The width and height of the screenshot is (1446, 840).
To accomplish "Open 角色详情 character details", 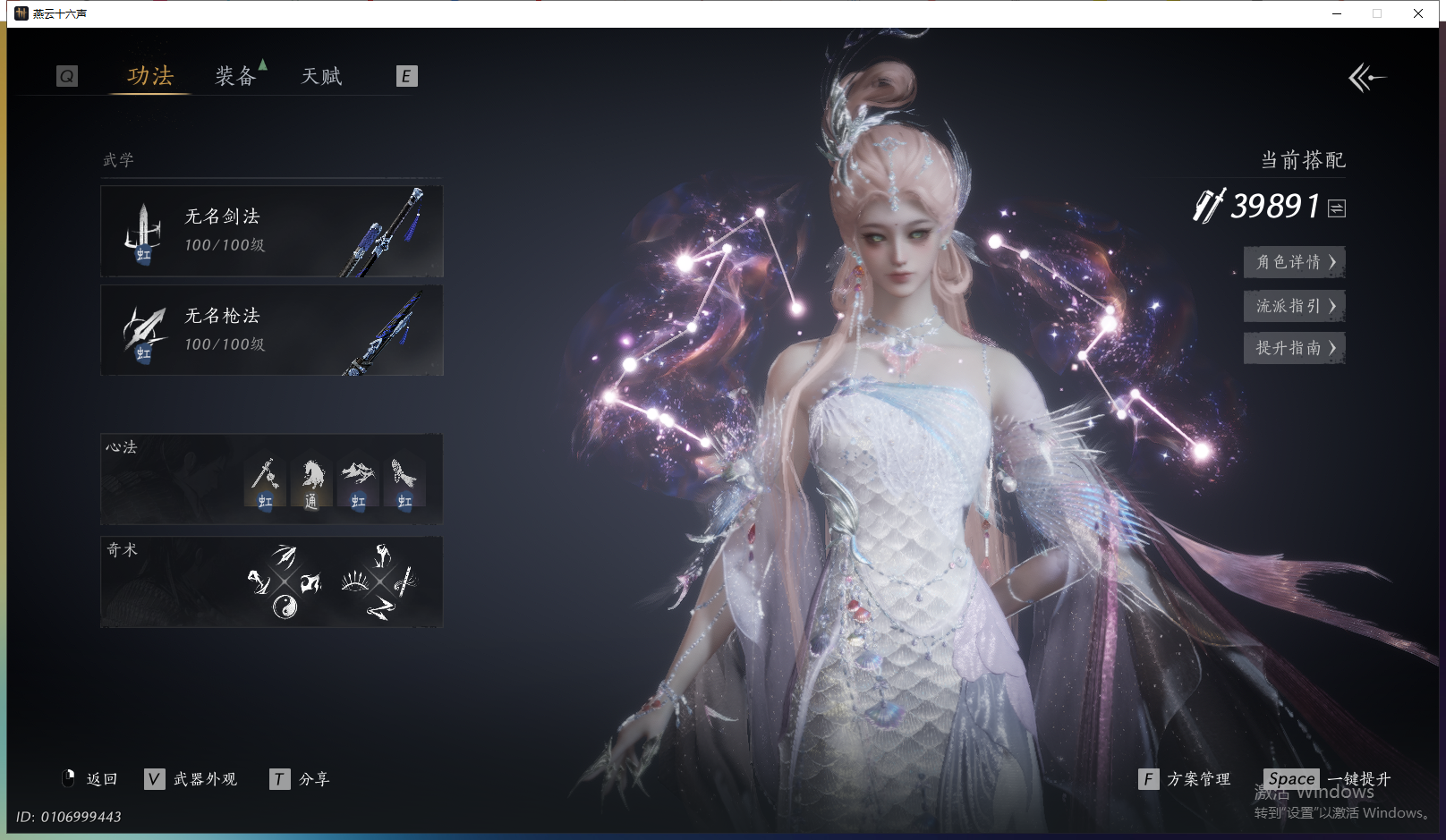I will coord(1294,262).
